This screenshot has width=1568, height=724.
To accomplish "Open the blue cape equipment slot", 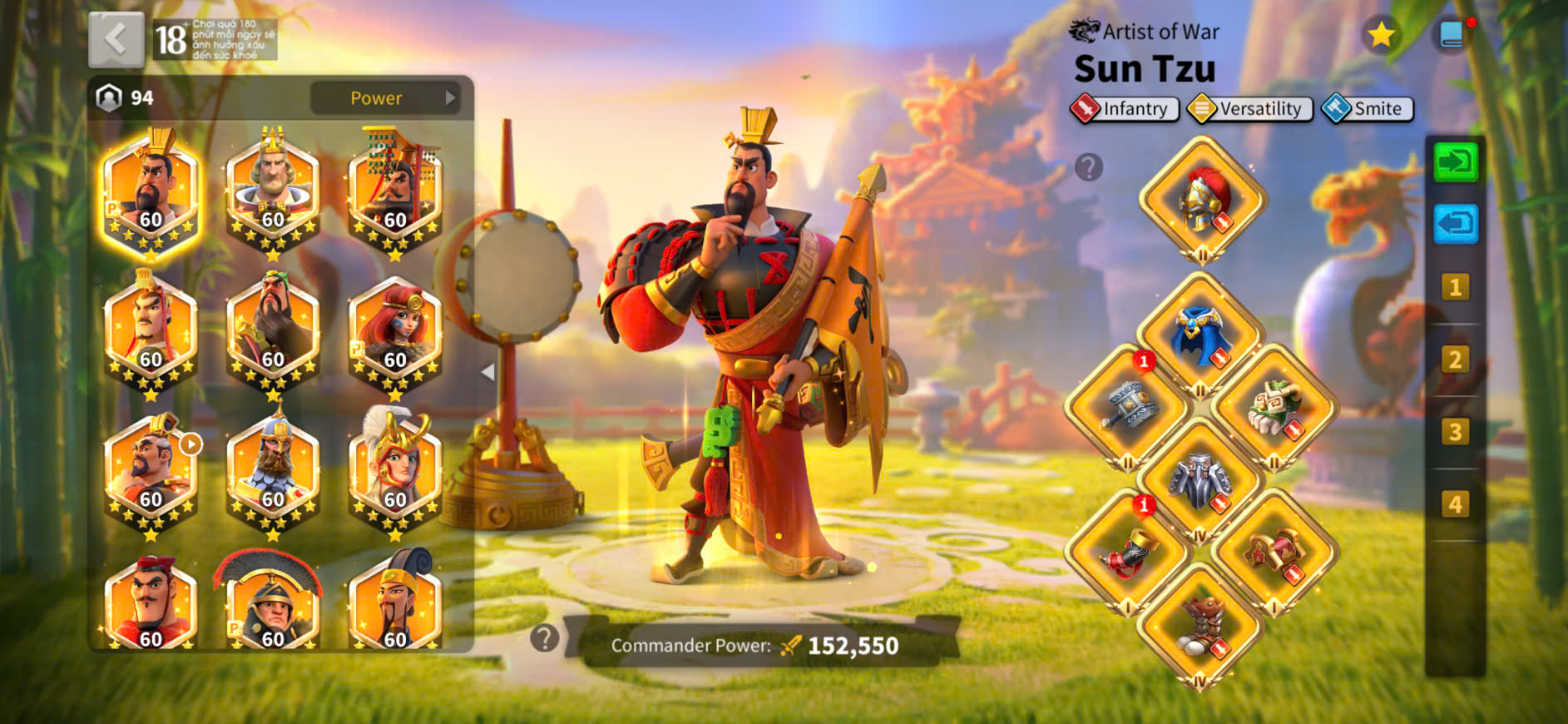I will point(1200,335).
